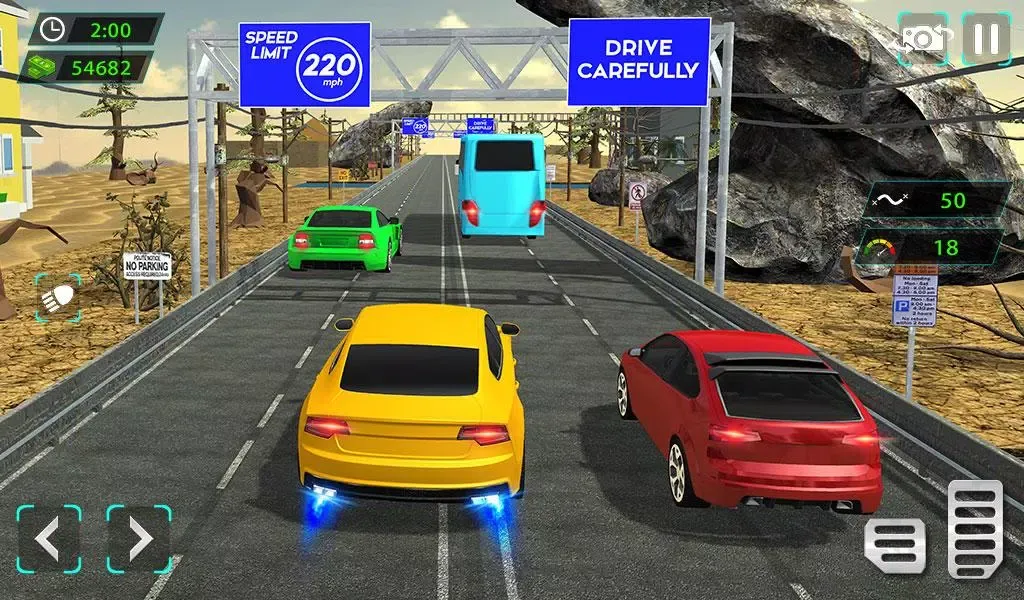Tap the brake pedal
Screen dimensions: 1024x600
click(x=895, y=545)
